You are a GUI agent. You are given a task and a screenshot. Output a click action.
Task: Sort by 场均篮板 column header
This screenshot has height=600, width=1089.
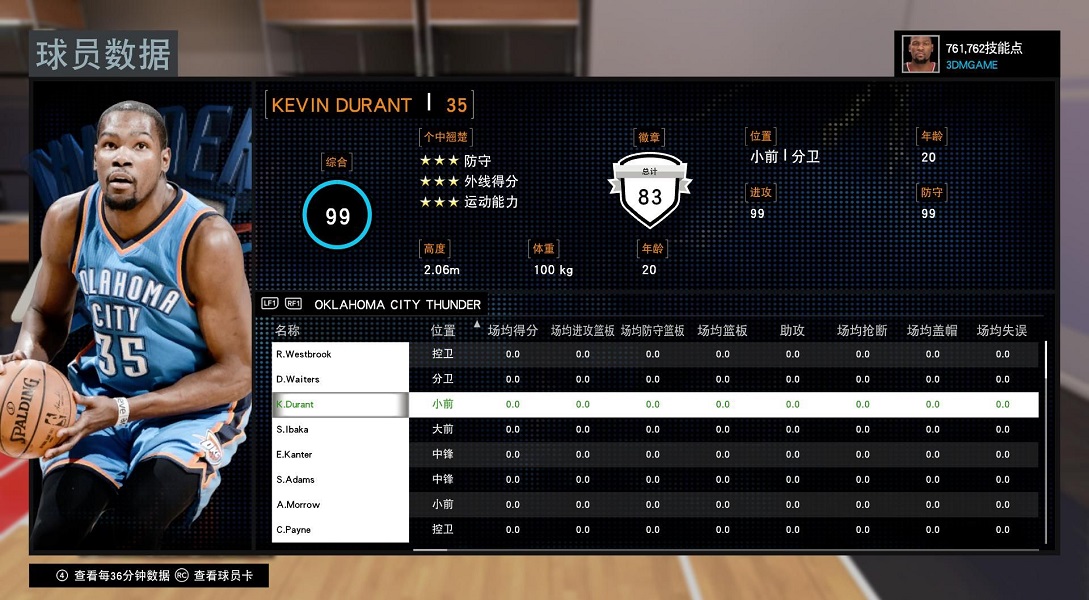click(722, 330)
